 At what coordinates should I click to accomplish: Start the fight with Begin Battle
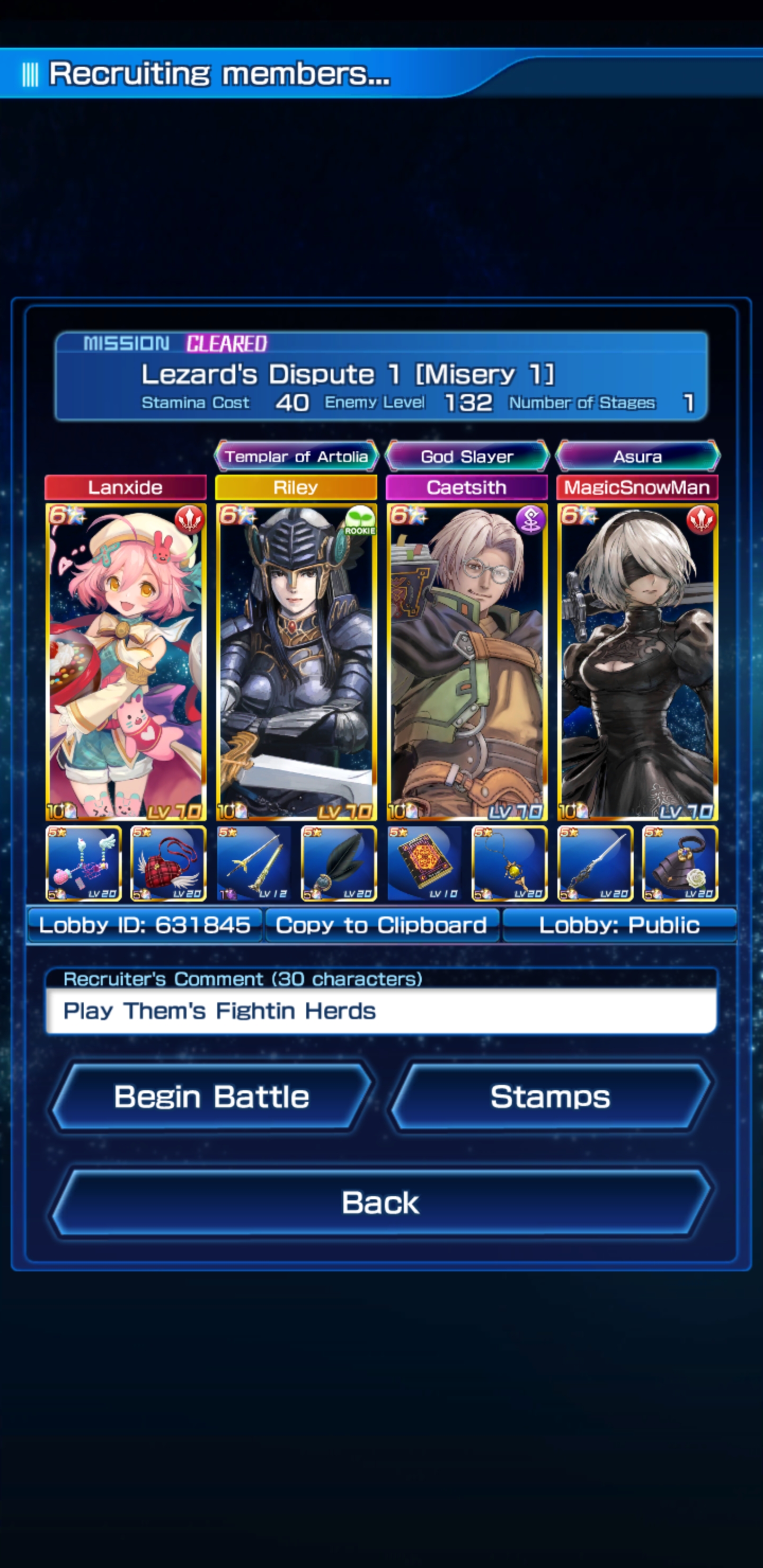pos(211,1097)
